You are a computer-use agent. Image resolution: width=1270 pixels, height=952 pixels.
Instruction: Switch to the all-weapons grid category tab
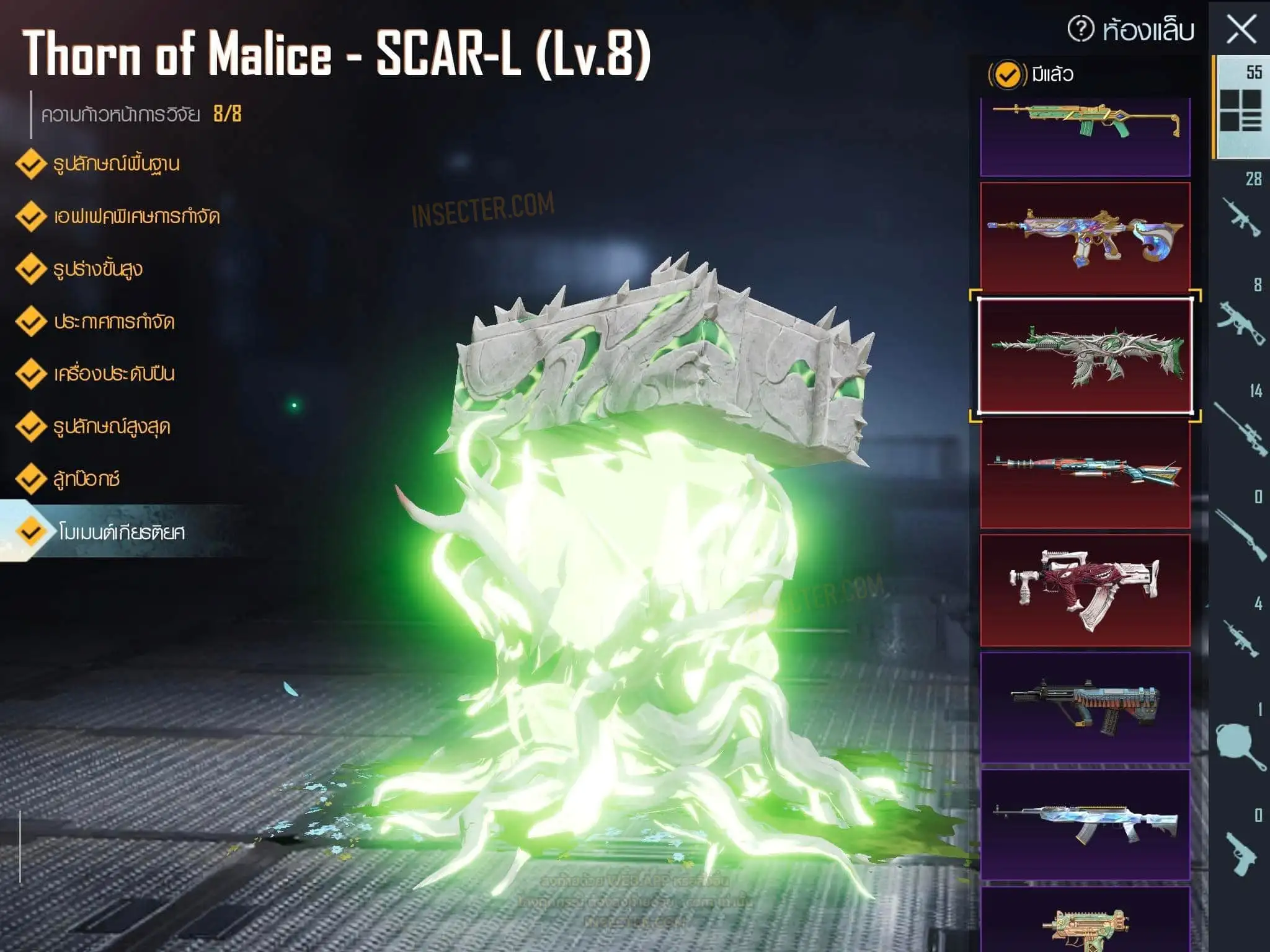pos(1240,108)
